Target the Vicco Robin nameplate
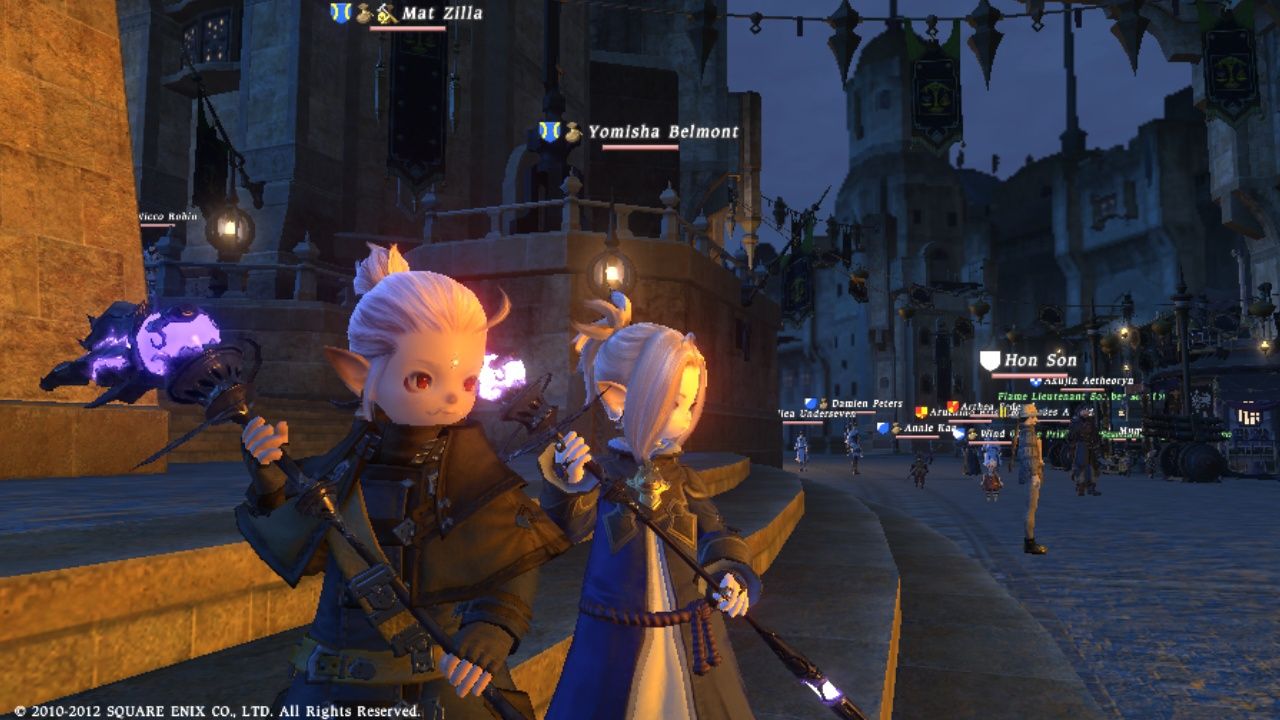This screenshot has height=720, width=1280. [x=167, y=216]
